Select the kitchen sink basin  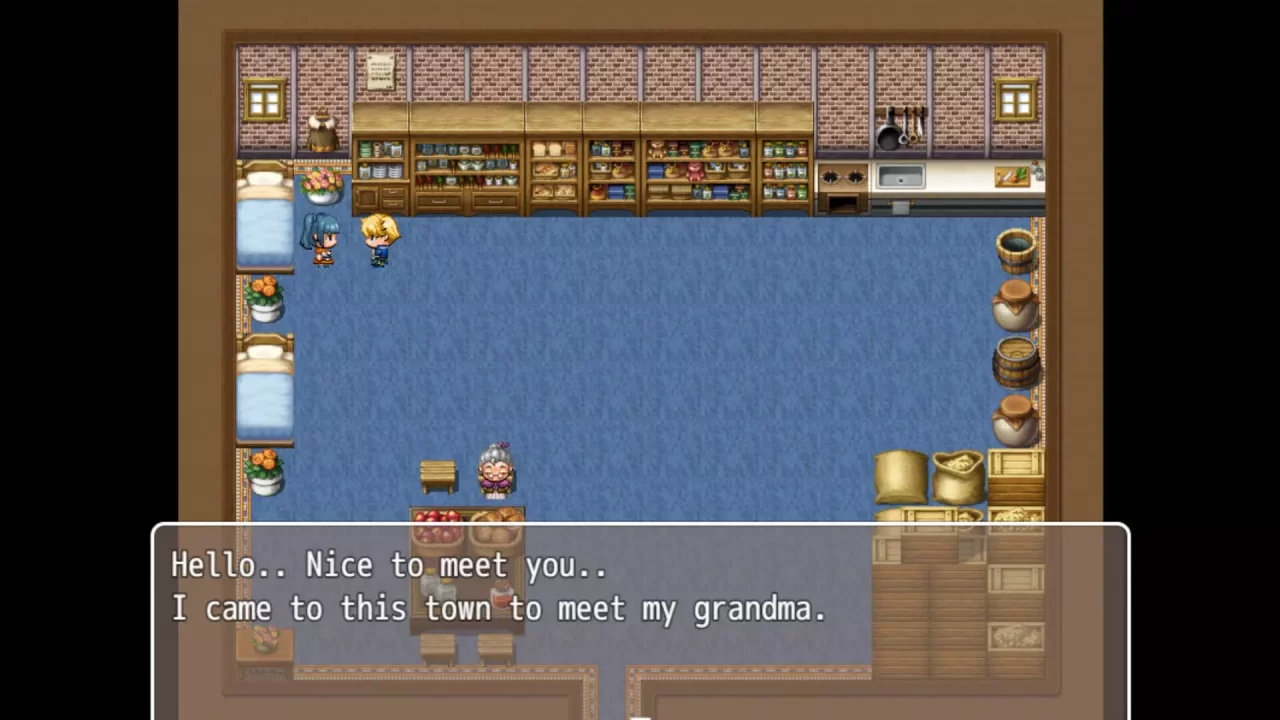899,176
